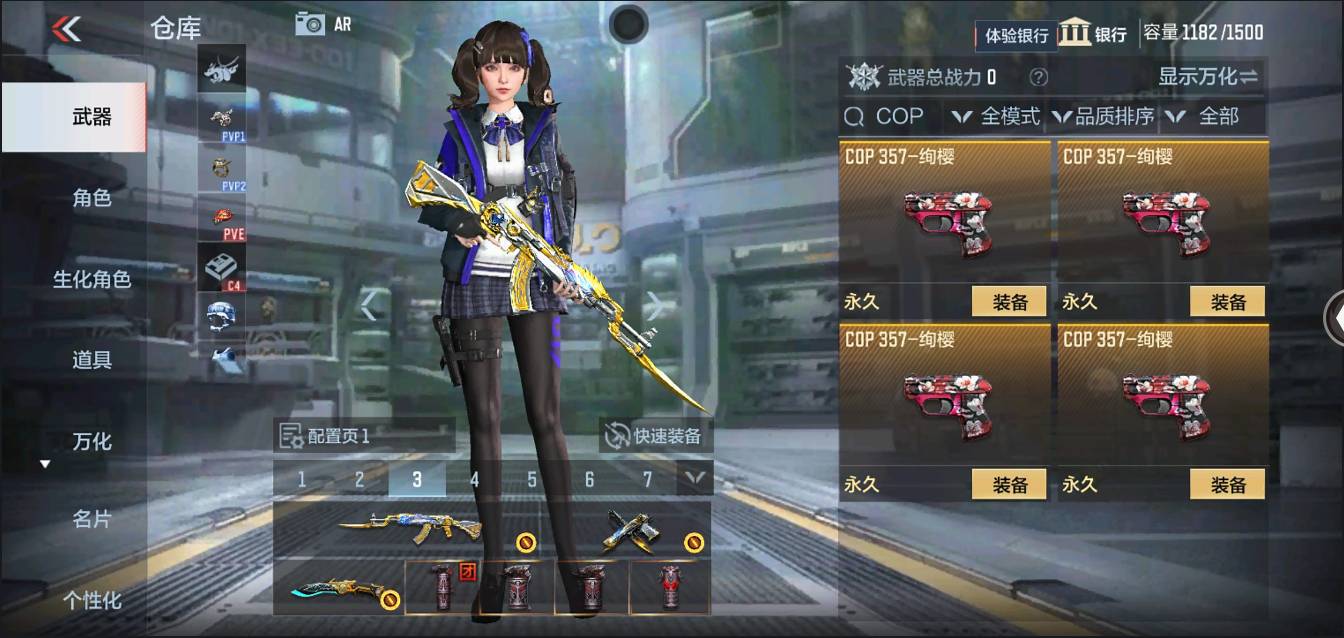Switch to loadout slot 5

click(x=532, y=480)
